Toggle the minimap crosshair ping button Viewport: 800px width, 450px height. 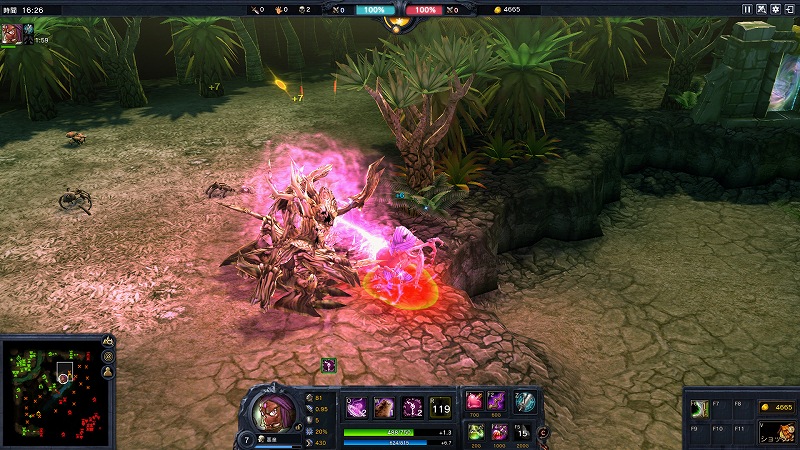pos(108,356)
